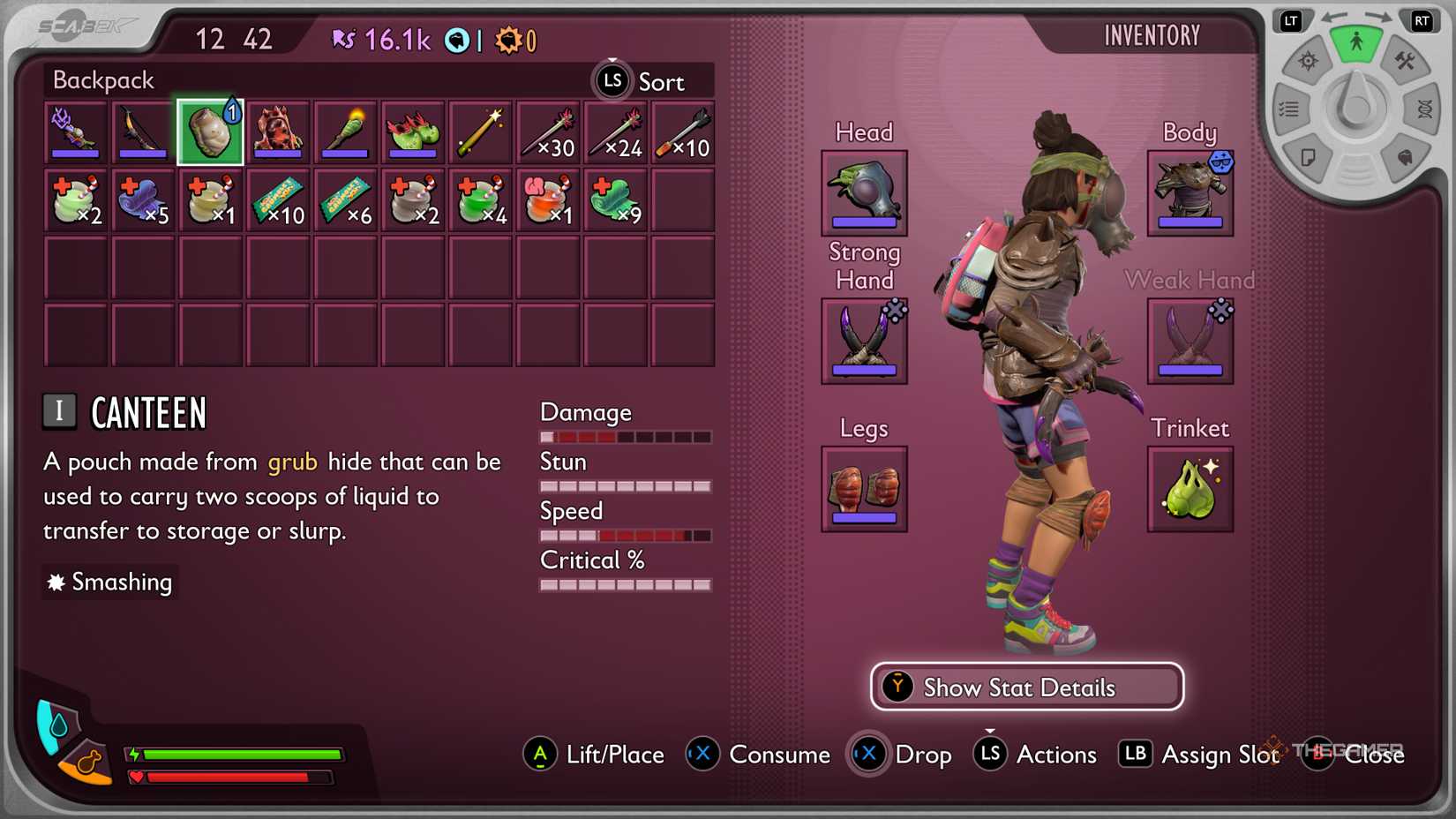Screen dimensions: 1456x819
Task: Open the quest checklist icon
Action: click(1290, 108)
